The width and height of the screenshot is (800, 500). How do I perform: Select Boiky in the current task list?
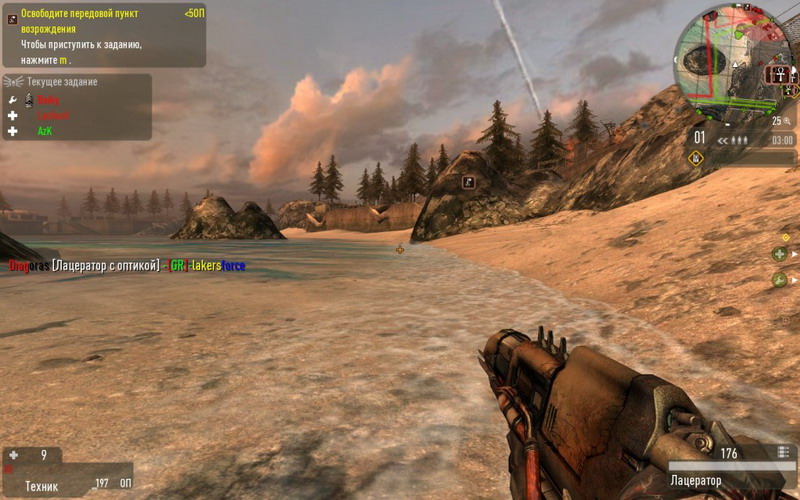(48, 100)
